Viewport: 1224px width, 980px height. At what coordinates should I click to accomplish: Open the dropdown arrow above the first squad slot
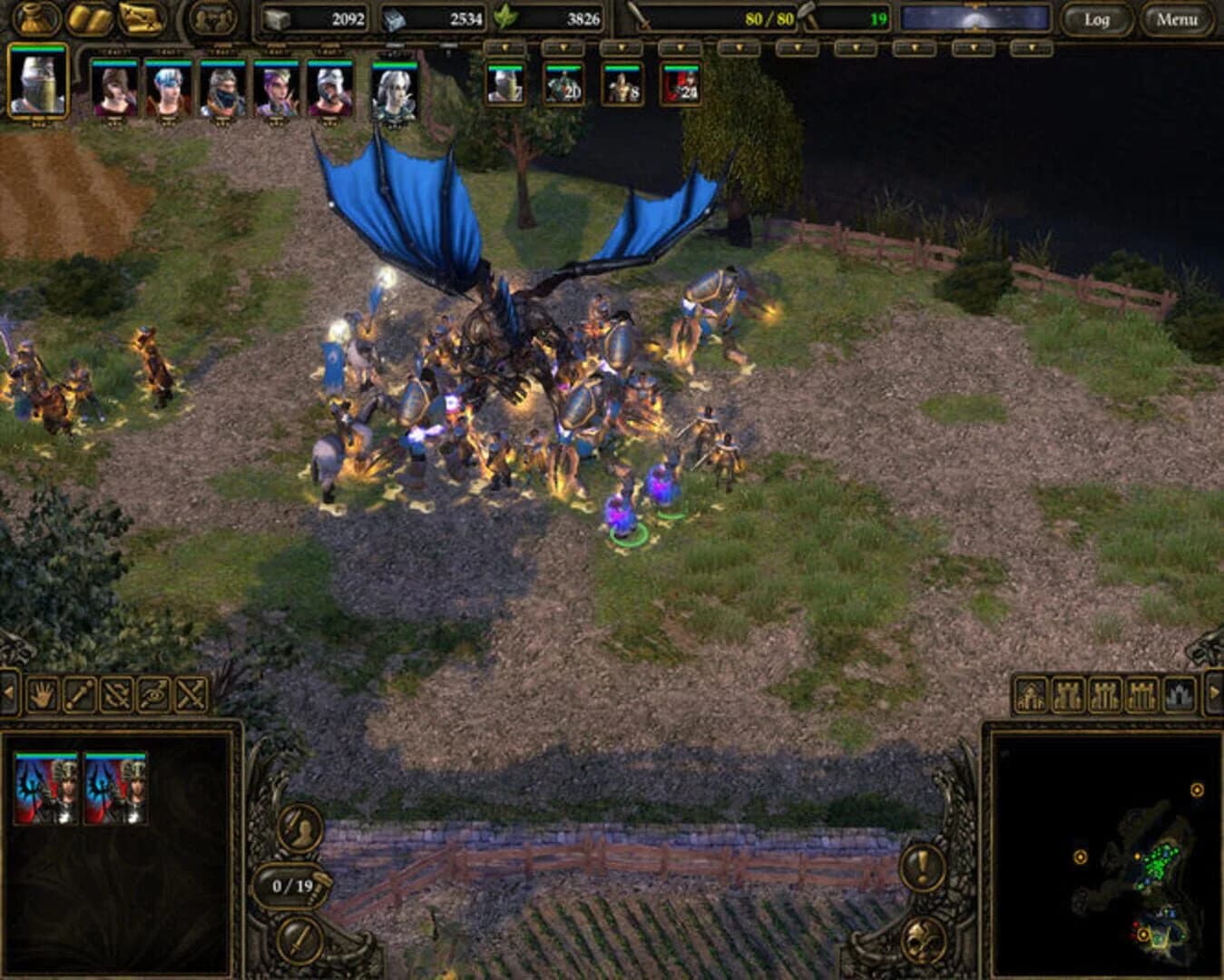click(505, 47)
